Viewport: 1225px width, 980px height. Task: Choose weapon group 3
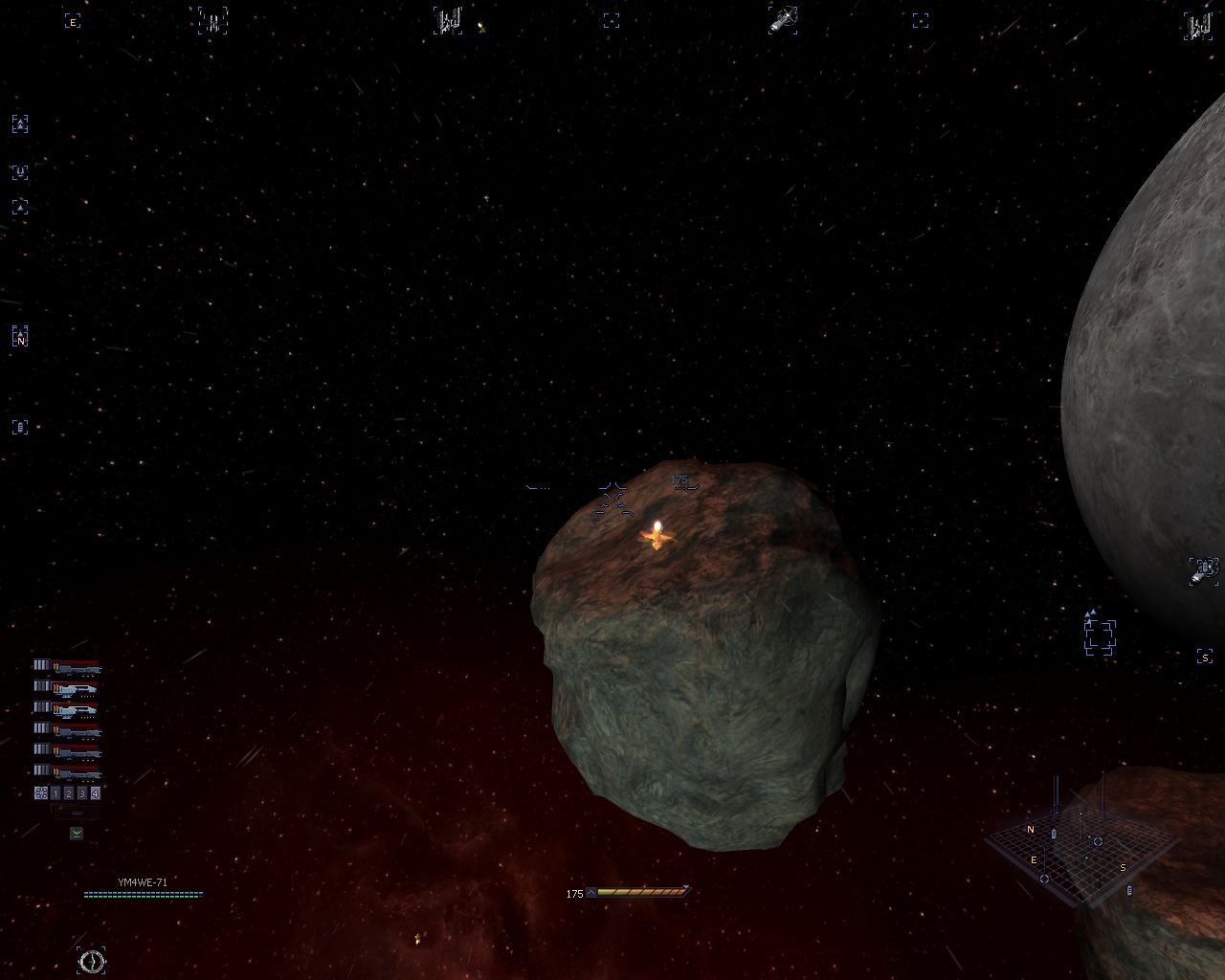82,793
